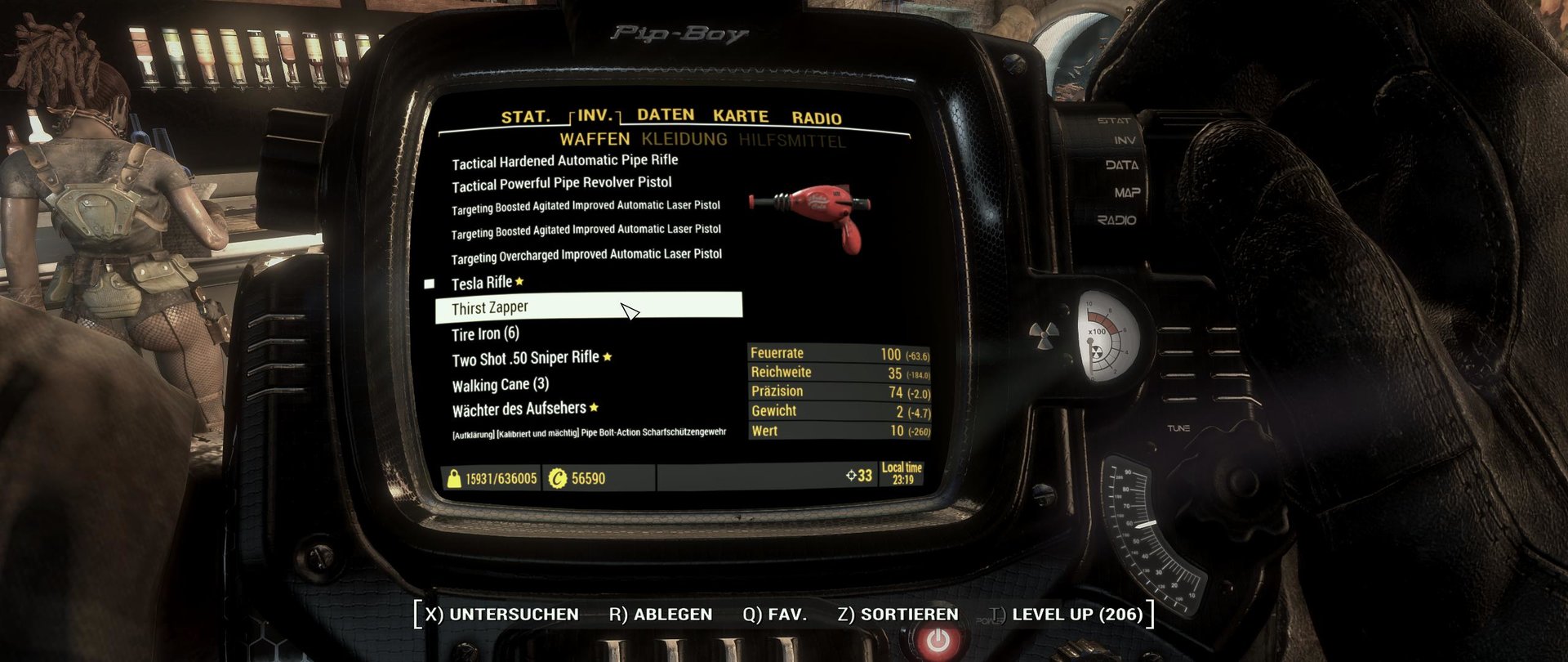Switch to the STAT. tab
This screenshot has width=1568, height=662.
point(525,117)
